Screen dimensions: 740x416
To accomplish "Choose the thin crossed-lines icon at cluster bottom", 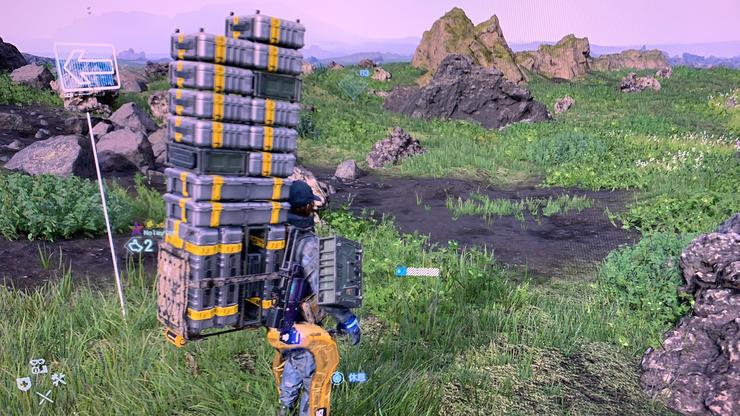I will [x=44, y=397].
